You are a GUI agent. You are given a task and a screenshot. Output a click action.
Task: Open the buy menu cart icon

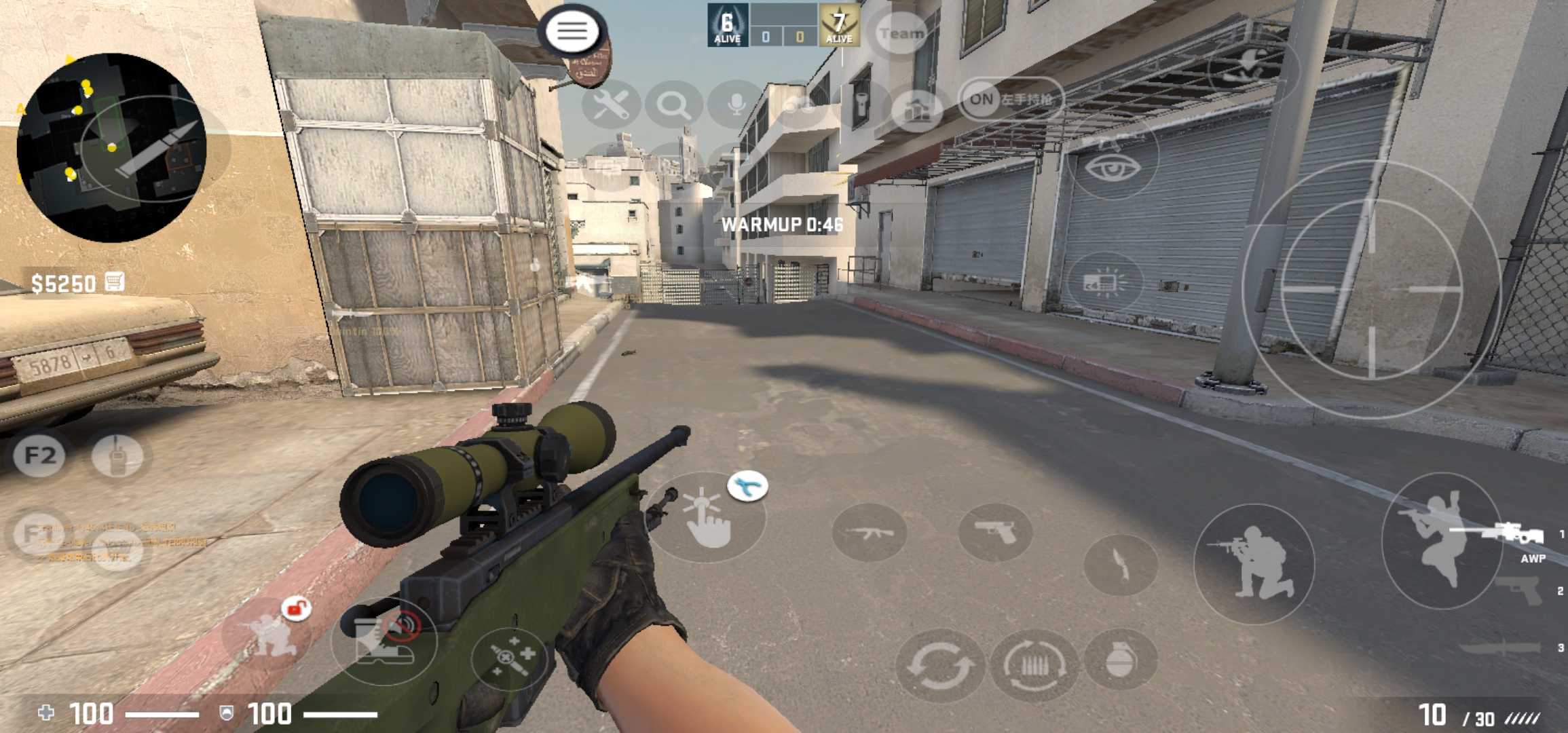(x=115, y=282)
